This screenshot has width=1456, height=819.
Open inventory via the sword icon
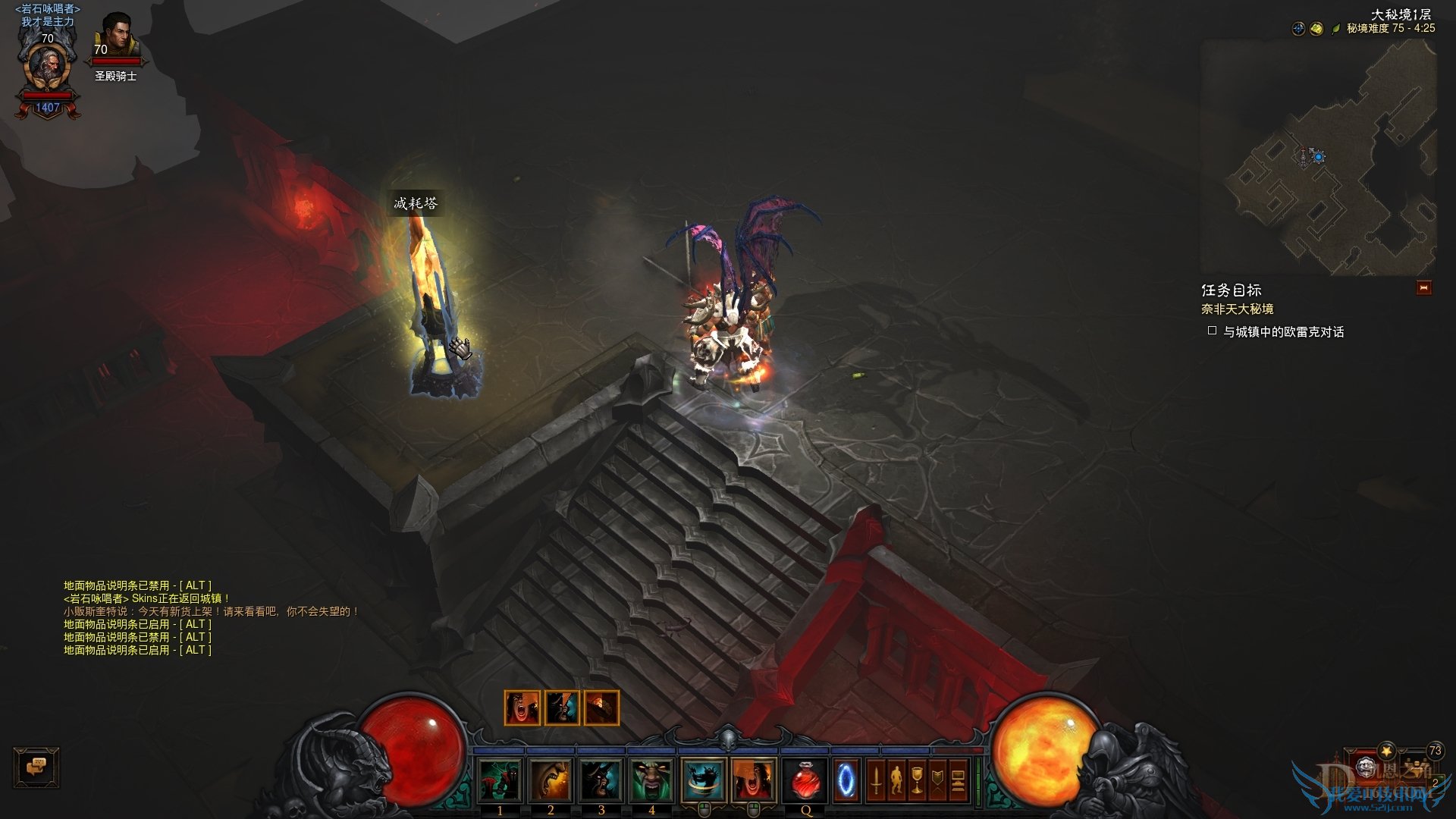[x=875, y=779]
